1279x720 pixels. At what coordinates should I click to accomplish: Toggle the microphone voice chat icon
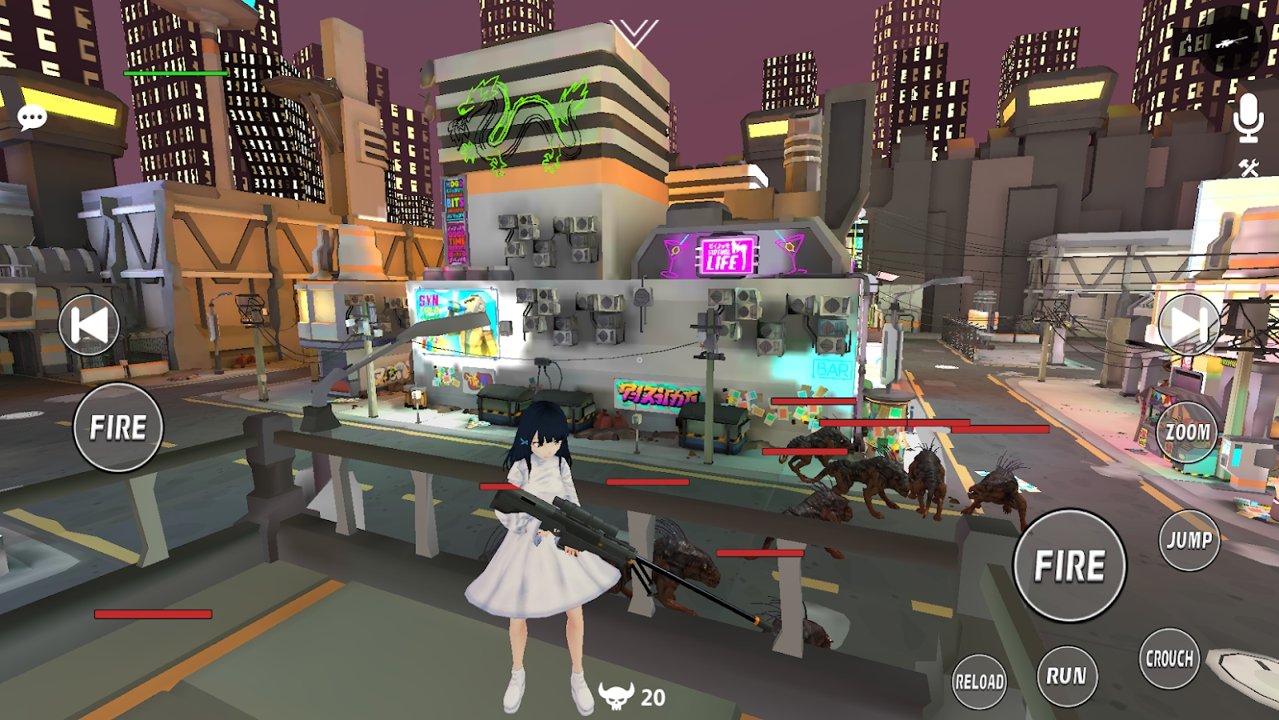pos(1247,119)
